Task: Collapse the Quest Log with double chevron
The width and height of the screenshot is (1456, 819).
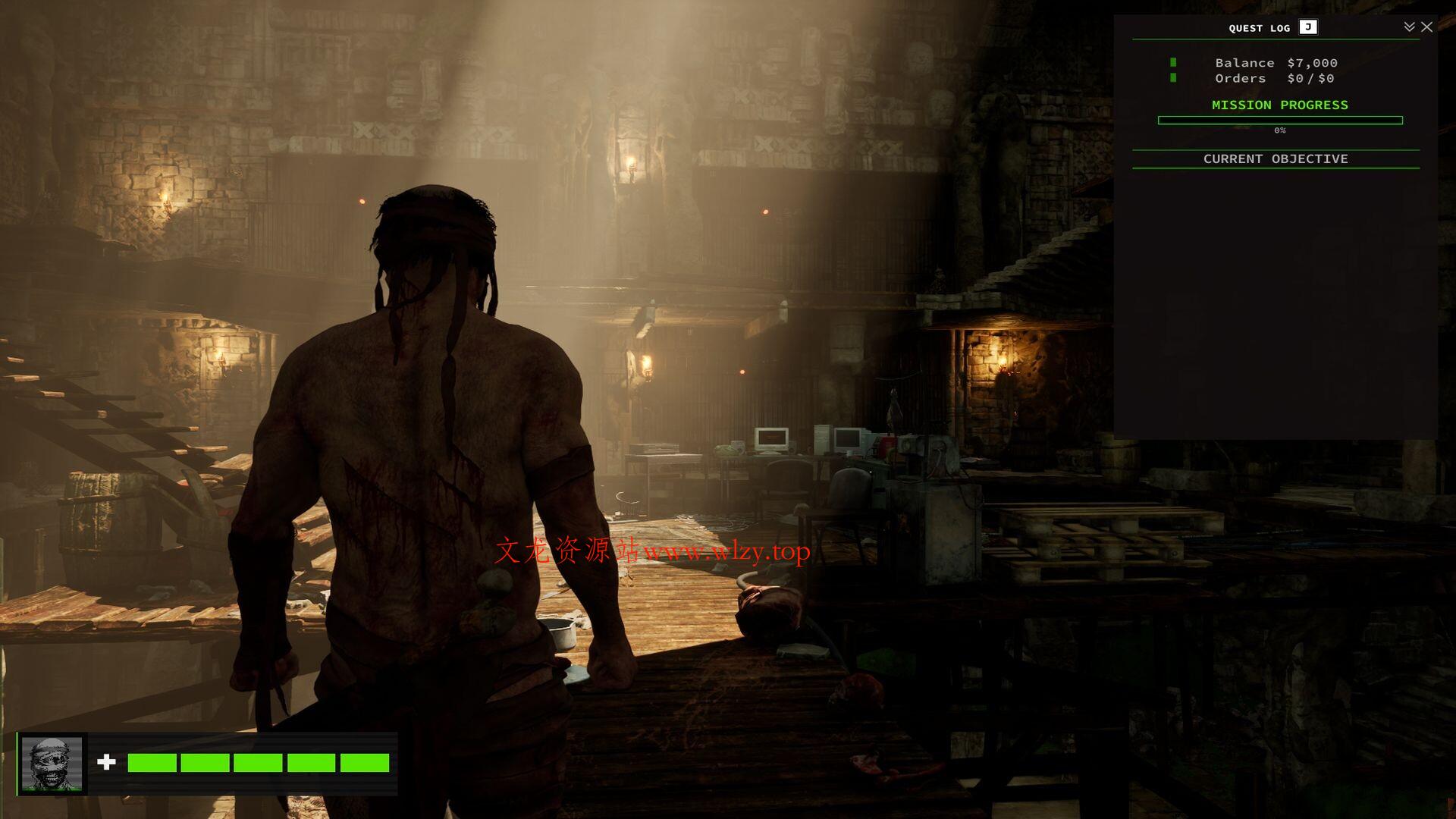Action: 1409,27
